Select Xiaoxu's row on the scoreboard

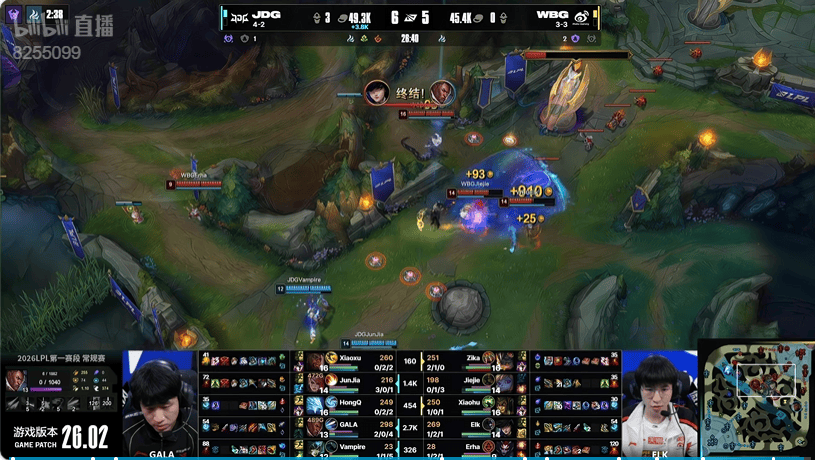pos(350,358)
